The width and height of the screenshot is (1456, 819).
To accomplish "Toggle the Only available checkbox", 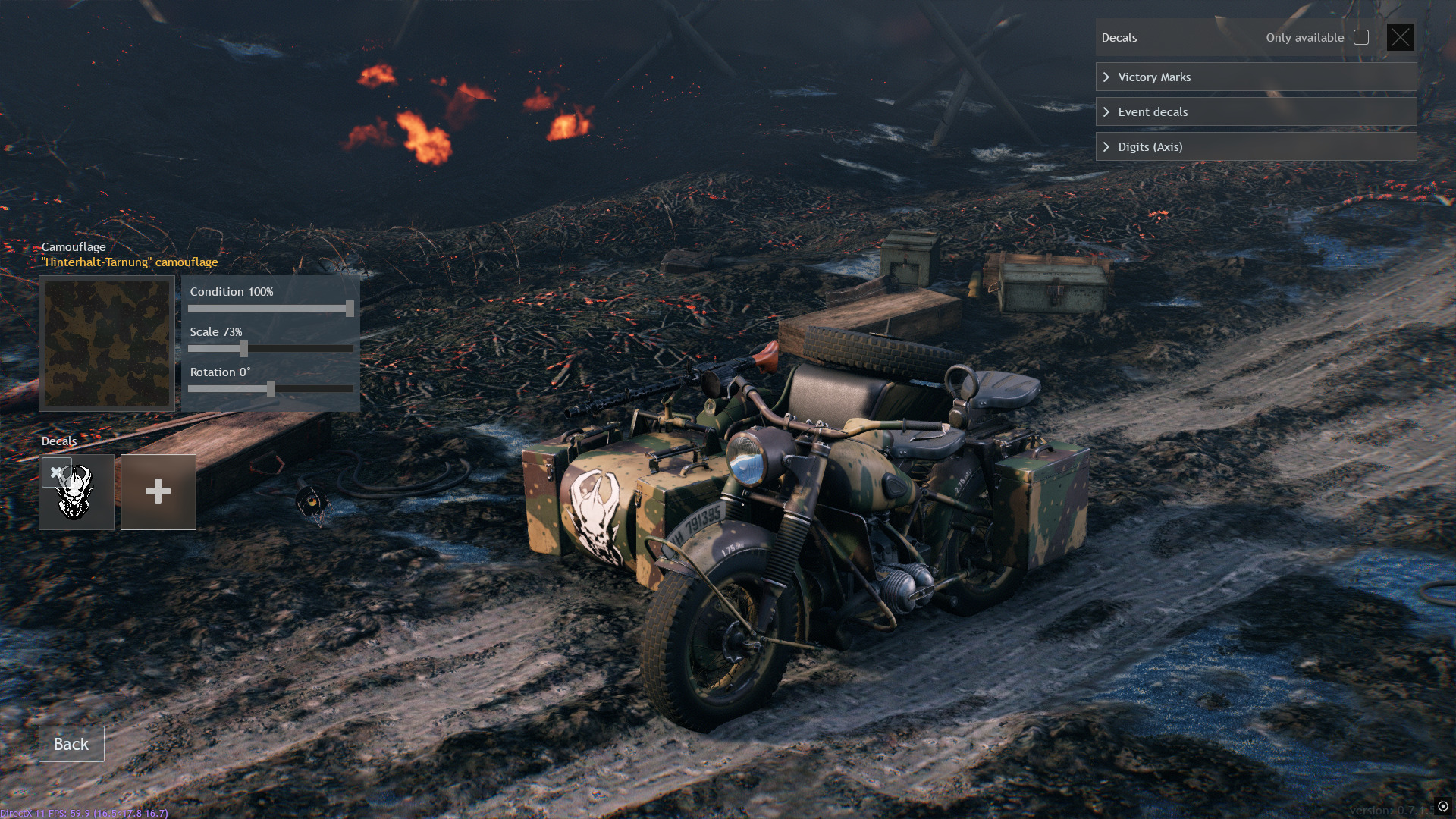I will [1361, 38].
